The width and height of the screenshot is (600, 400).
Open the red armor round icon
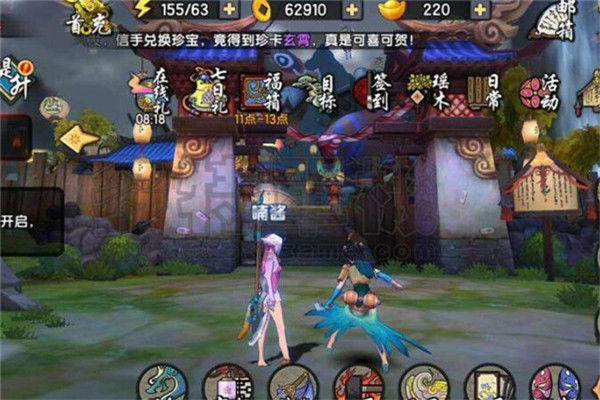(358, 385)
